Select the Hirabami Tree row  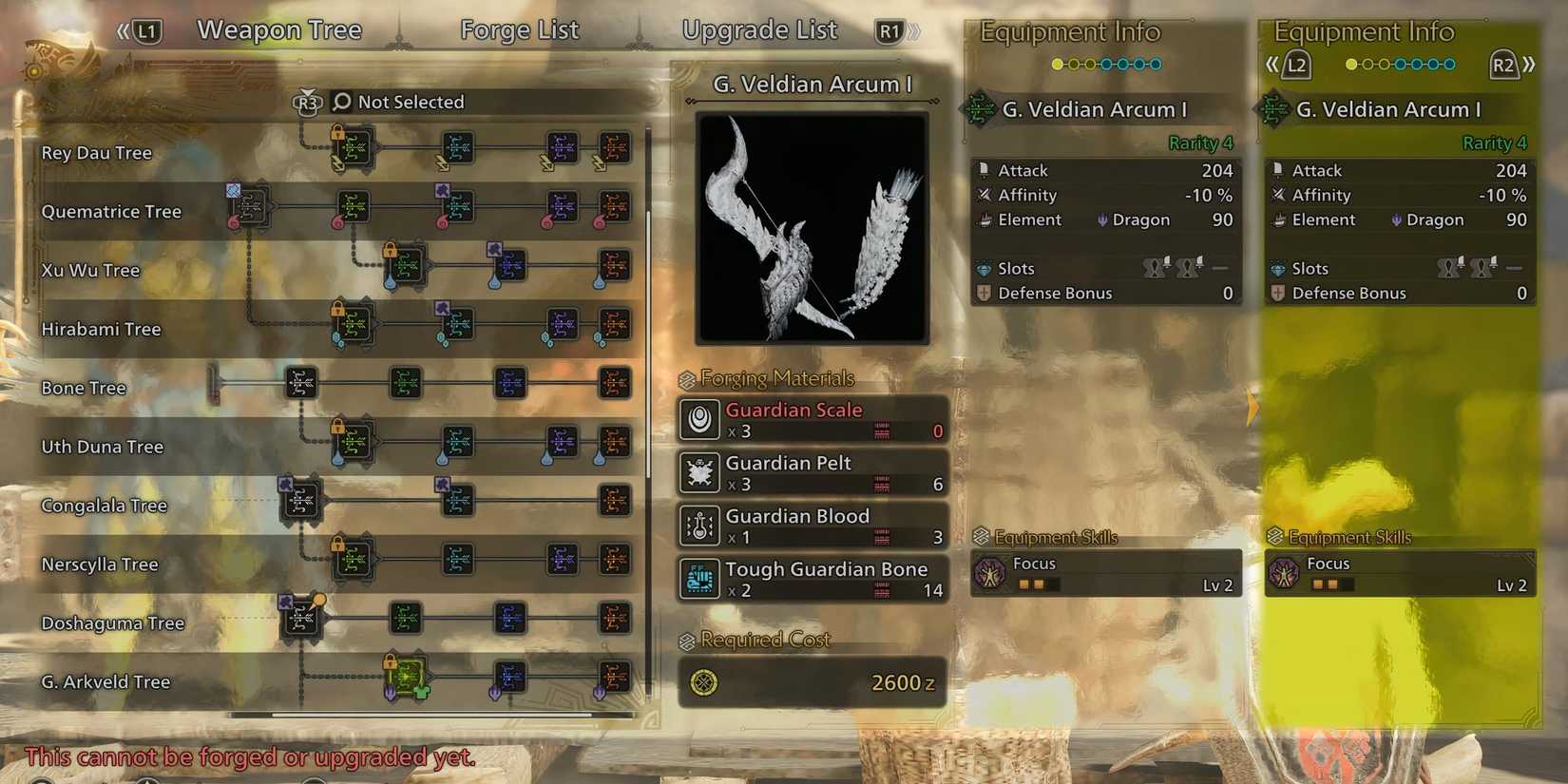coord(101,330)
